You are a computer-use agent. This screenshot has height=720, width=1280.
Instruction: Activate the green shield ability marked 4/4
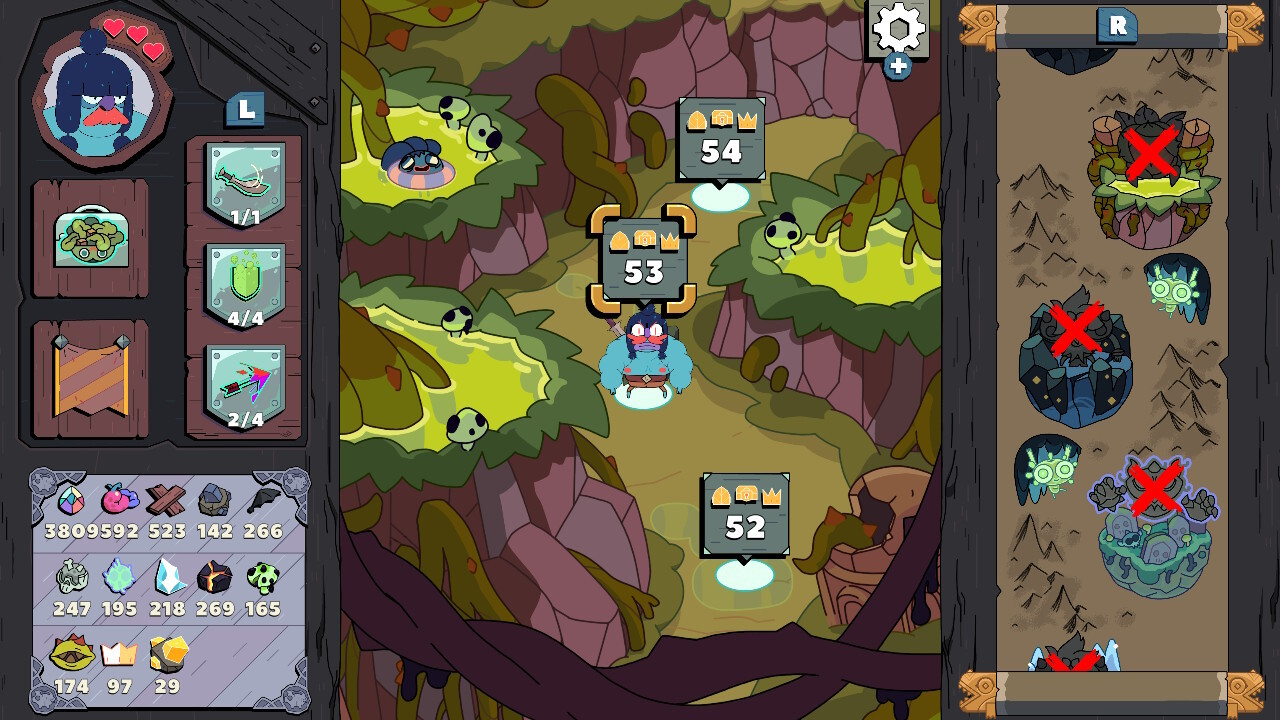243,282
